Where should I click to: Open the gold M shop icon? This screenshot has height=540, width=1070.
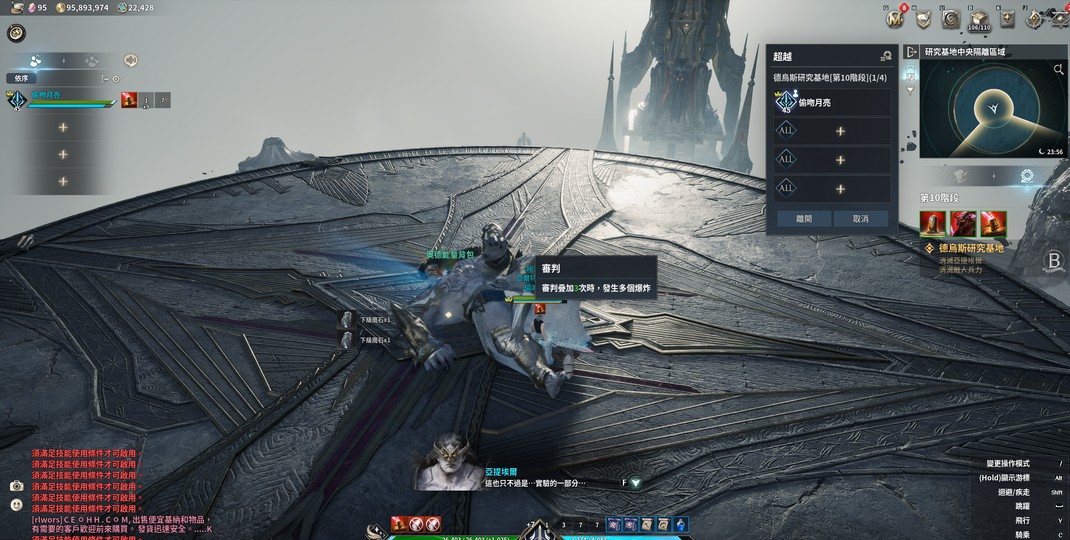[x=895, y=18]
